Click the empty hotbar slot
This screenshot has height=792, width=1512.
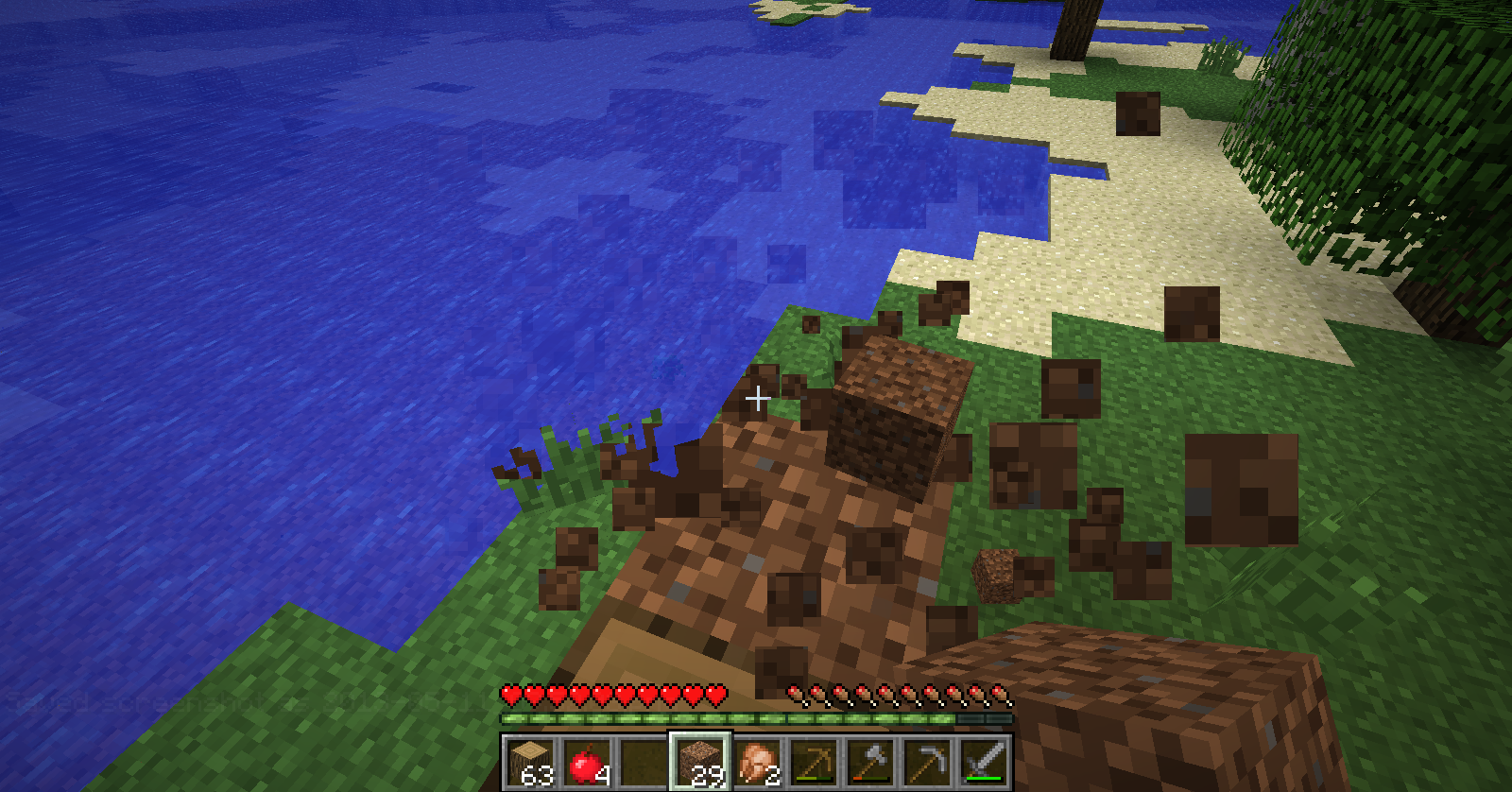click(644, 762)
